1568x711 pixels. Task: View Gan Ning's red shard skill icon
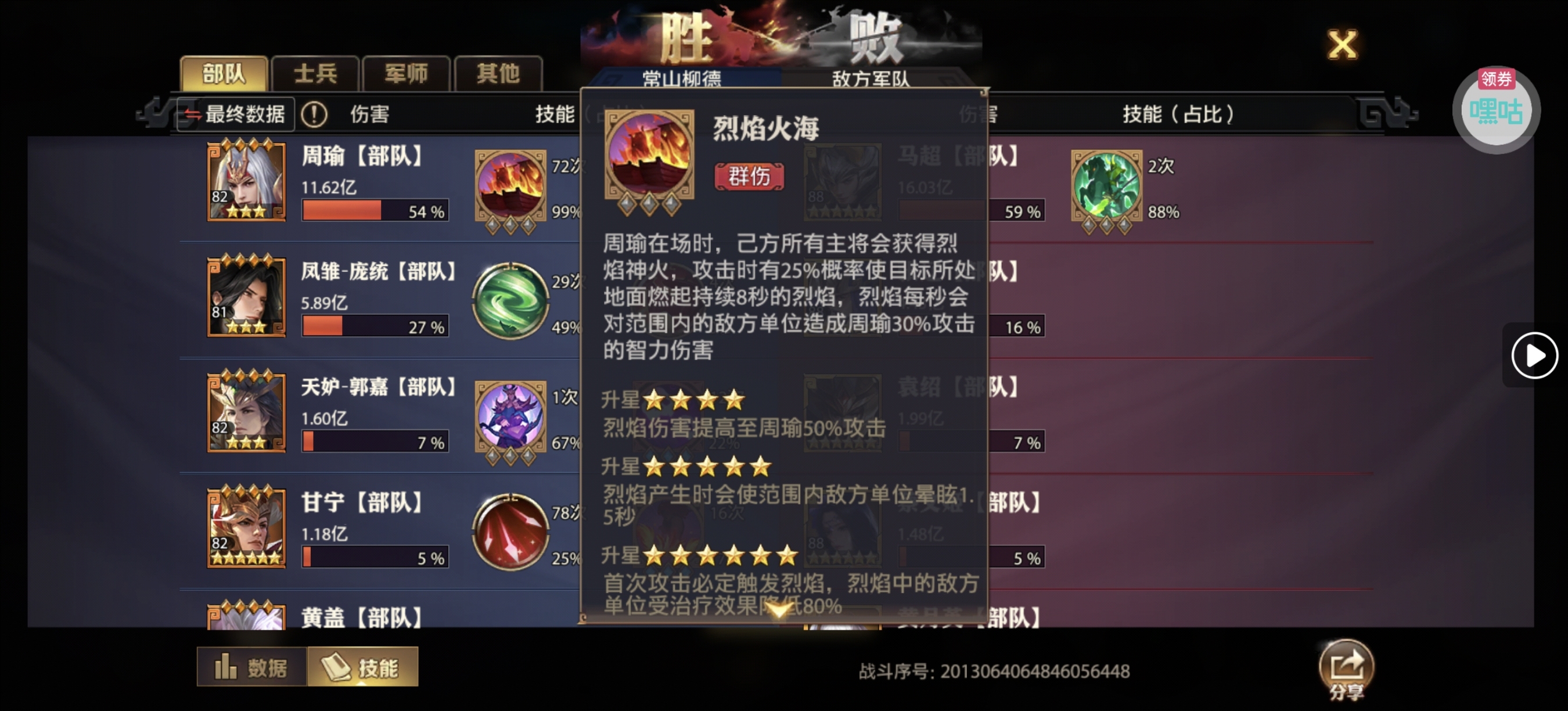pos(511,531)
